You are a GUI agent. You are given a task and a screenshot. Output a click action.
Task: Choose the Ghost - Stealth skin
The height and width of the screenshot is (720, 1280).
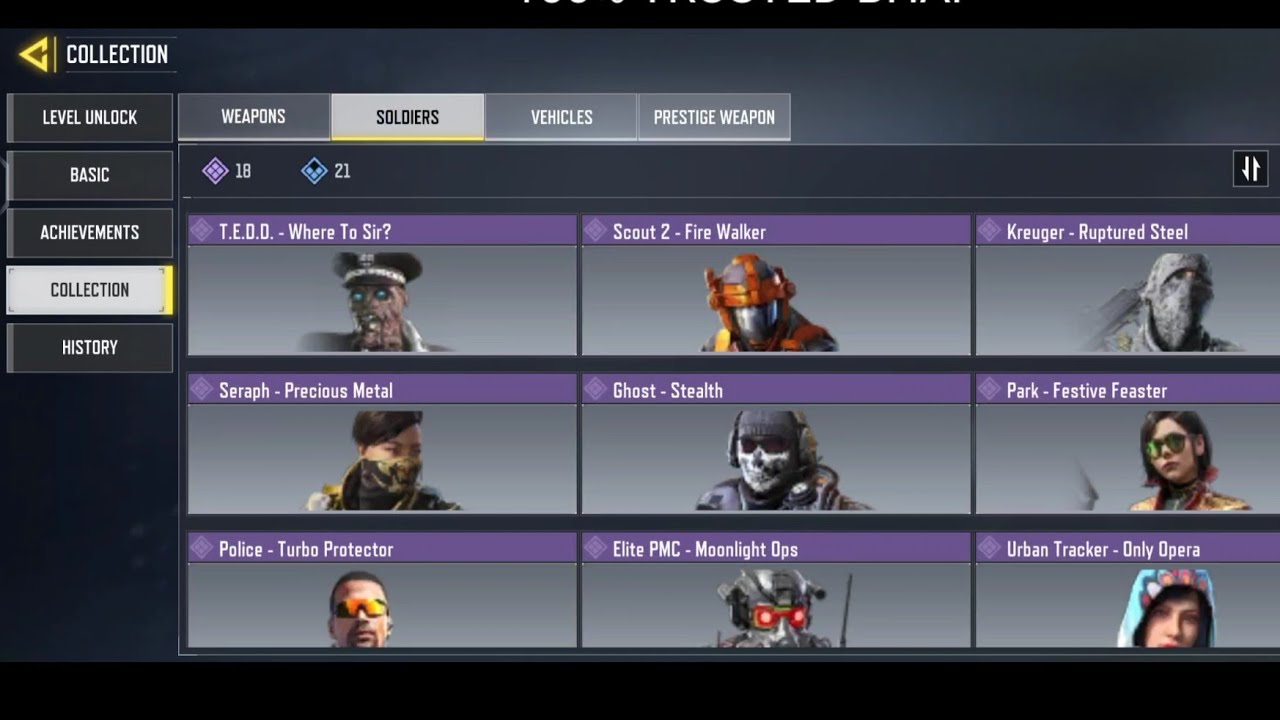[x=776, y=445]
